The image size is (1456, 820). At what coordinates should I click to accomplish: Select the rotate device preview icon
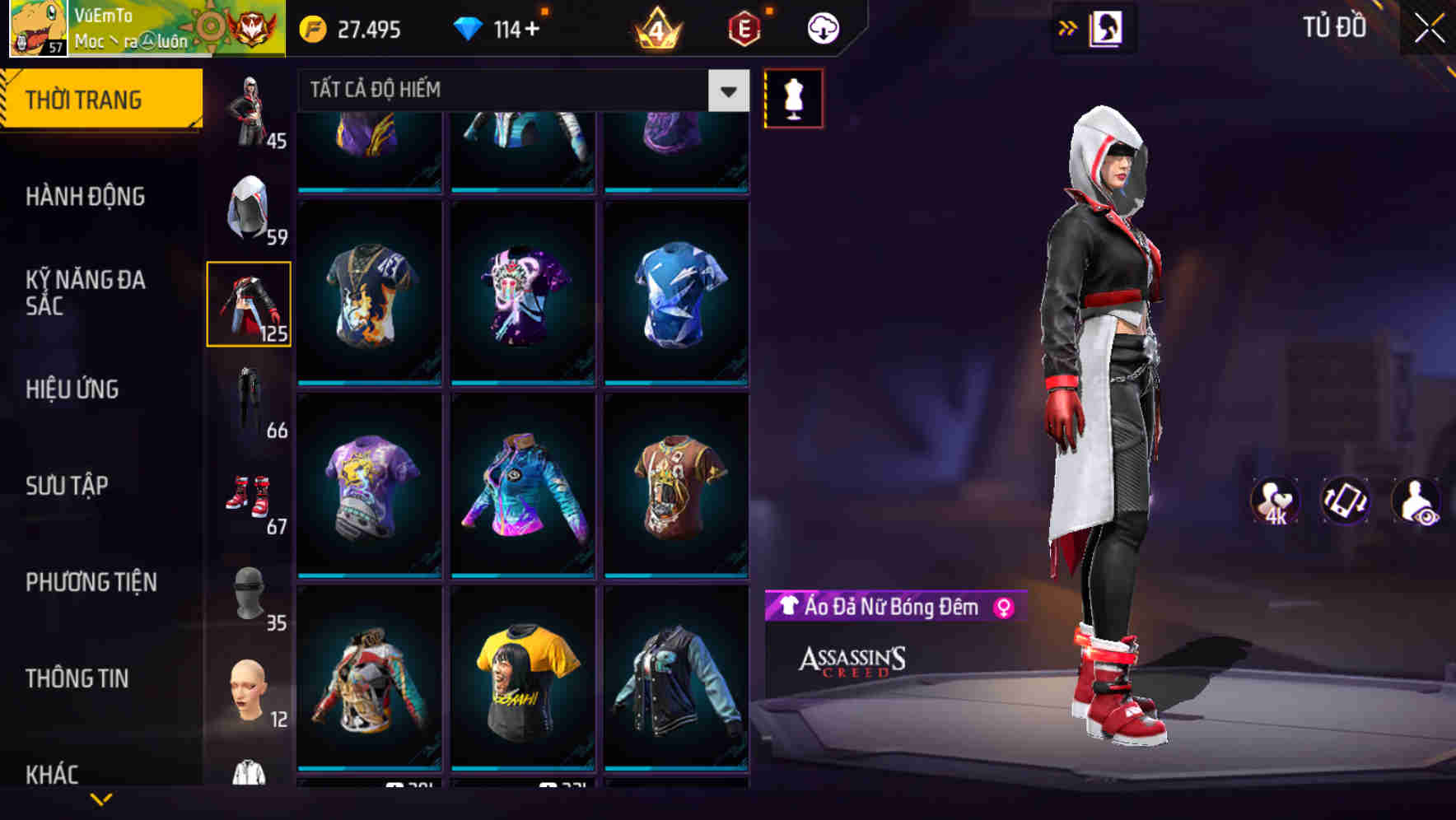[1346, 501]
